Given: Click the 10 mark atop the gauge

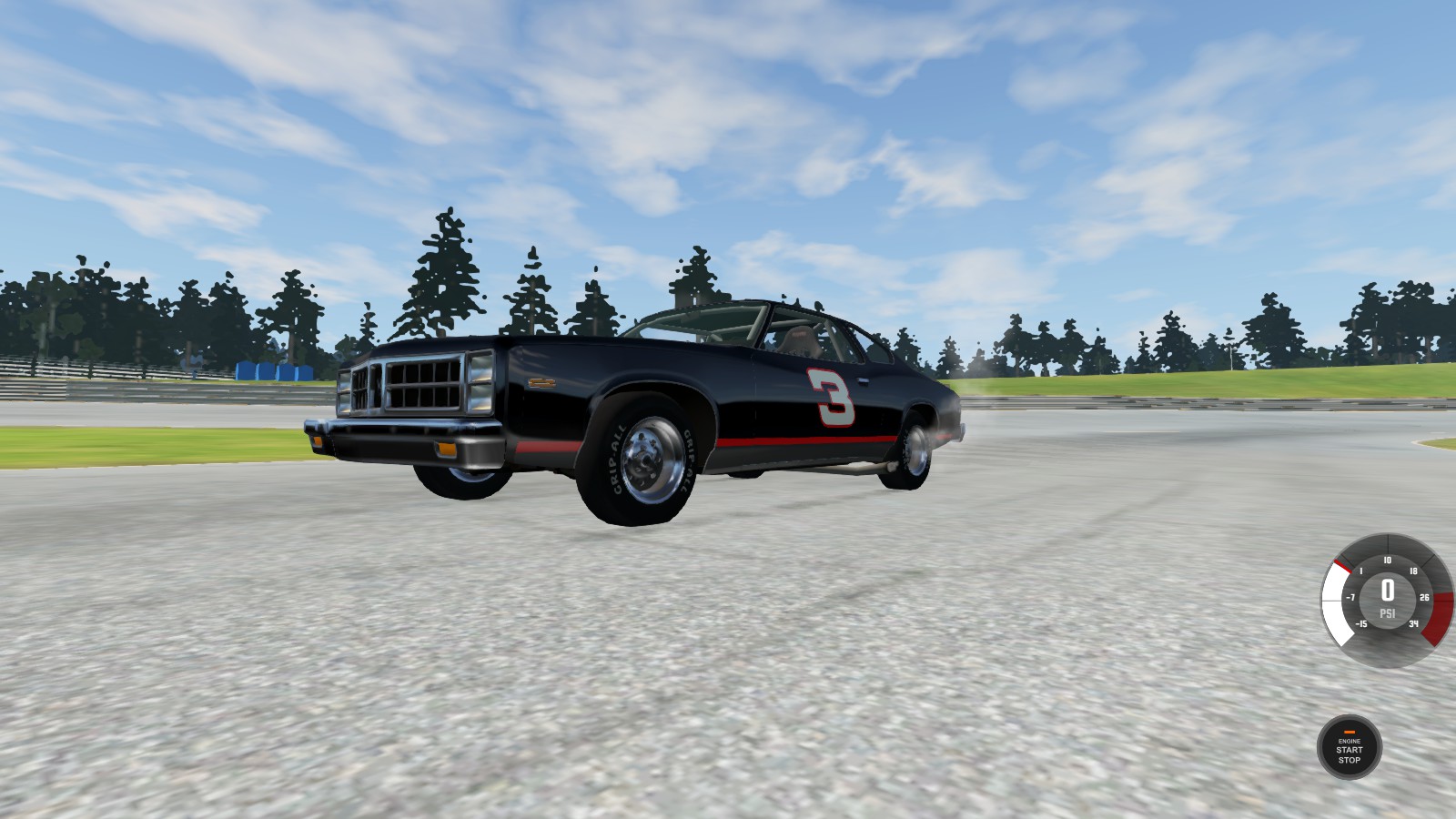Looking at the screenshot, I should [1388, 561].
